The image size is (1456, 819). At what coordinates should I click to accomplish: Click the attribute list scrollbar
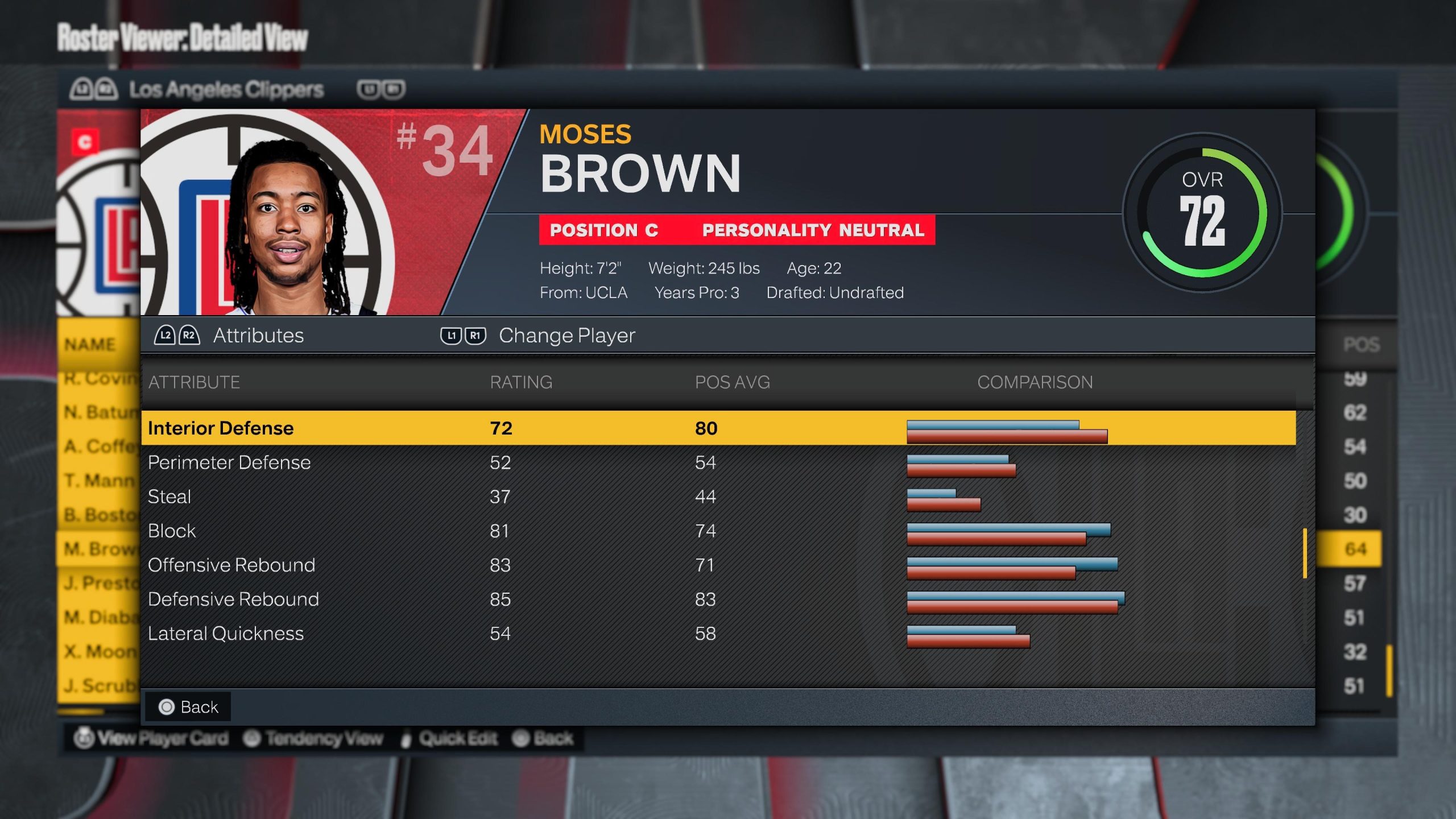pyautogui.click(x=1305, y=553)
